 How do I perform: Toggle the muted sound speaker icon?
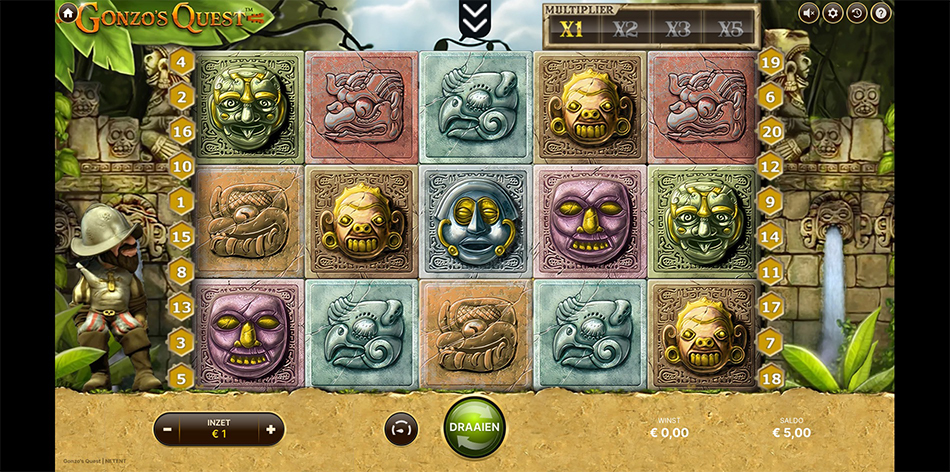tap(808, 13)
